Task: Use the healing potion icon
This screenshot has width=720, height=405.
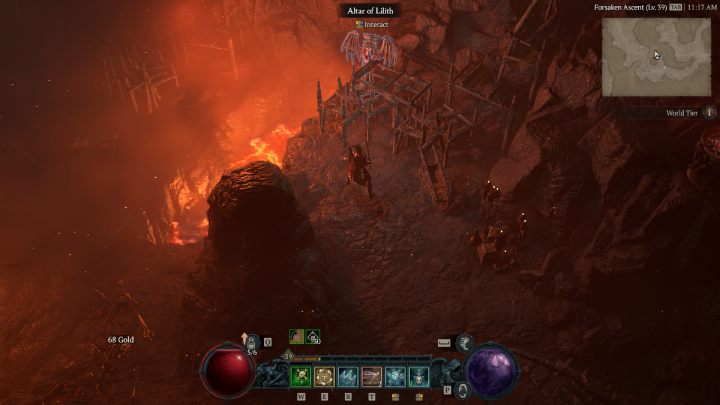Action: tap(252, 342)
